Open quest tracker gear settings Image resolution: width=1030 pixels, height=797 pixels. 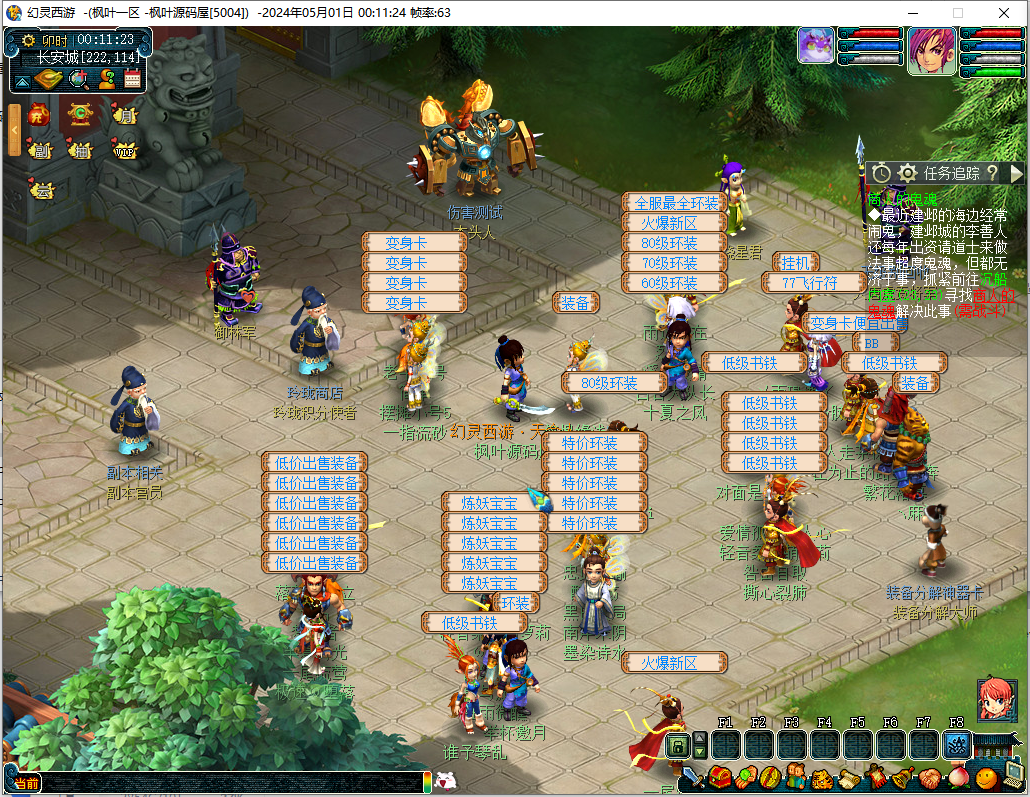click(x=907, y=173)
